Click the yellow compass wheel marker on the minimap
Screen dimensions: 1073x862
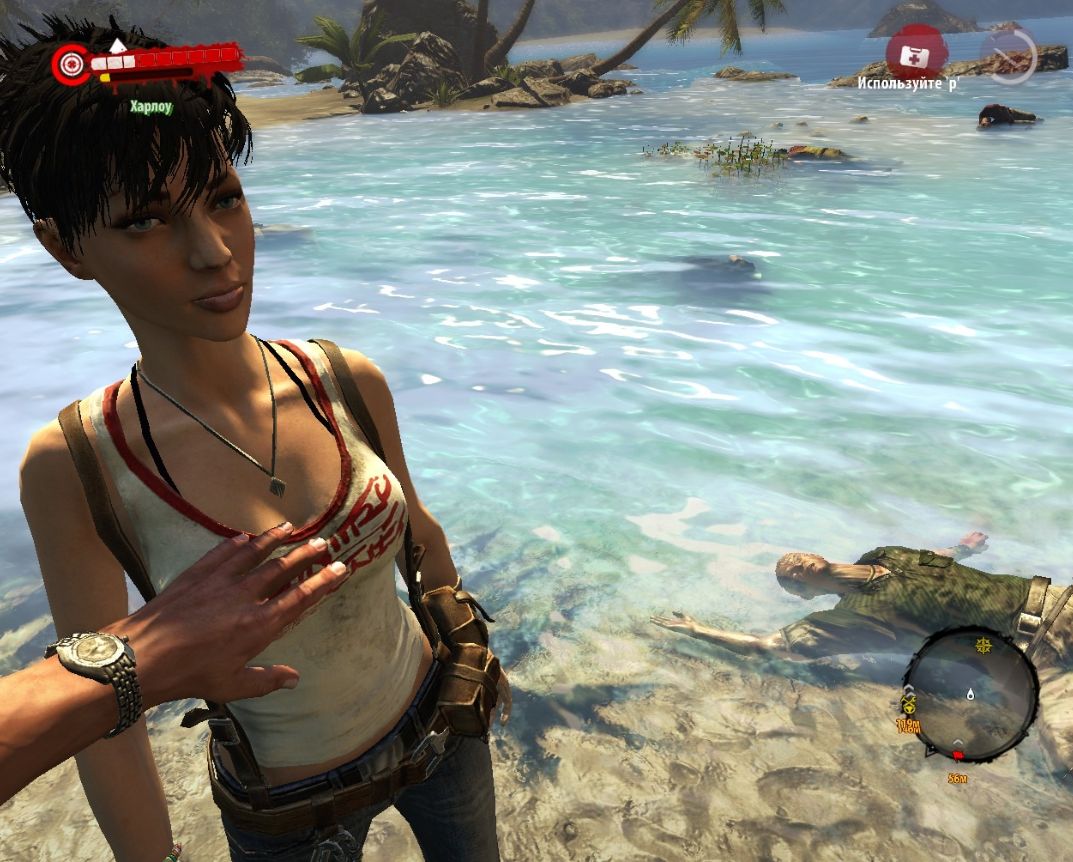pyautogui.click(x=984, y=647)
